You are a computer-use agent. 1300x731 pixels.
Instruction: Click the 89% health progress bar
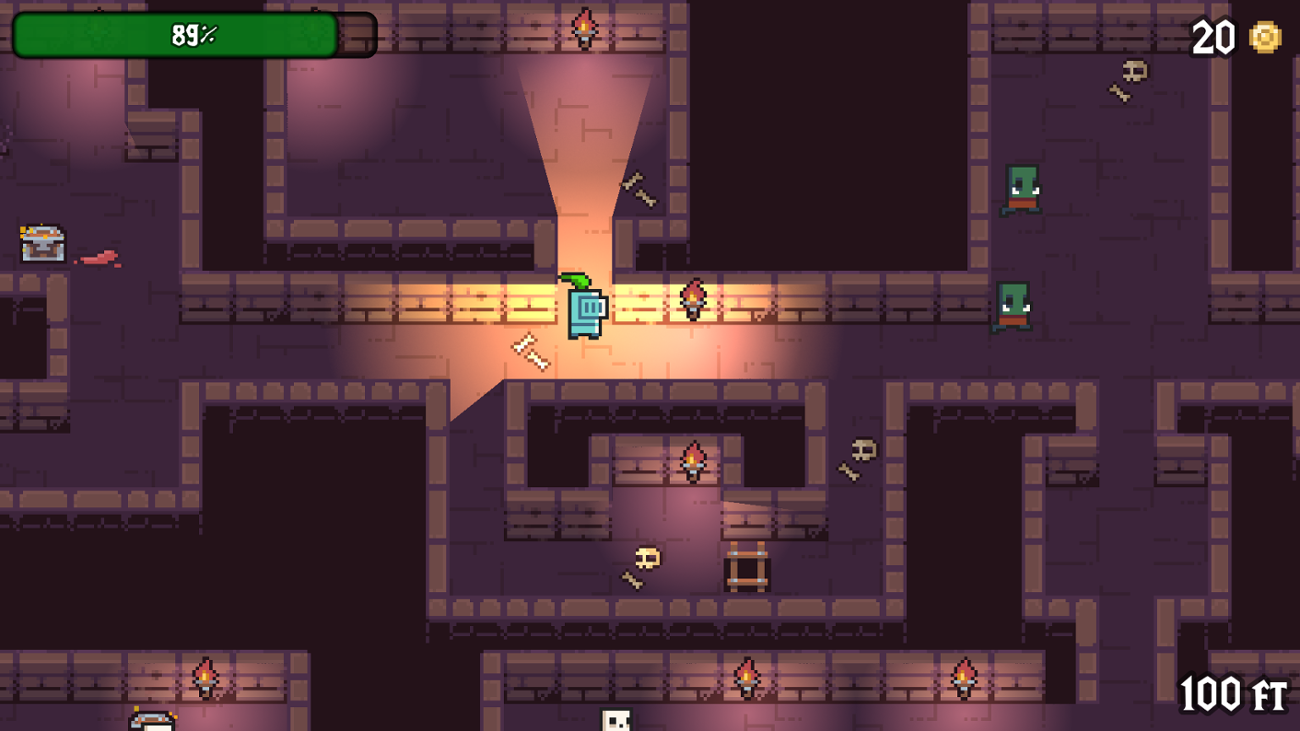(193, 32)
